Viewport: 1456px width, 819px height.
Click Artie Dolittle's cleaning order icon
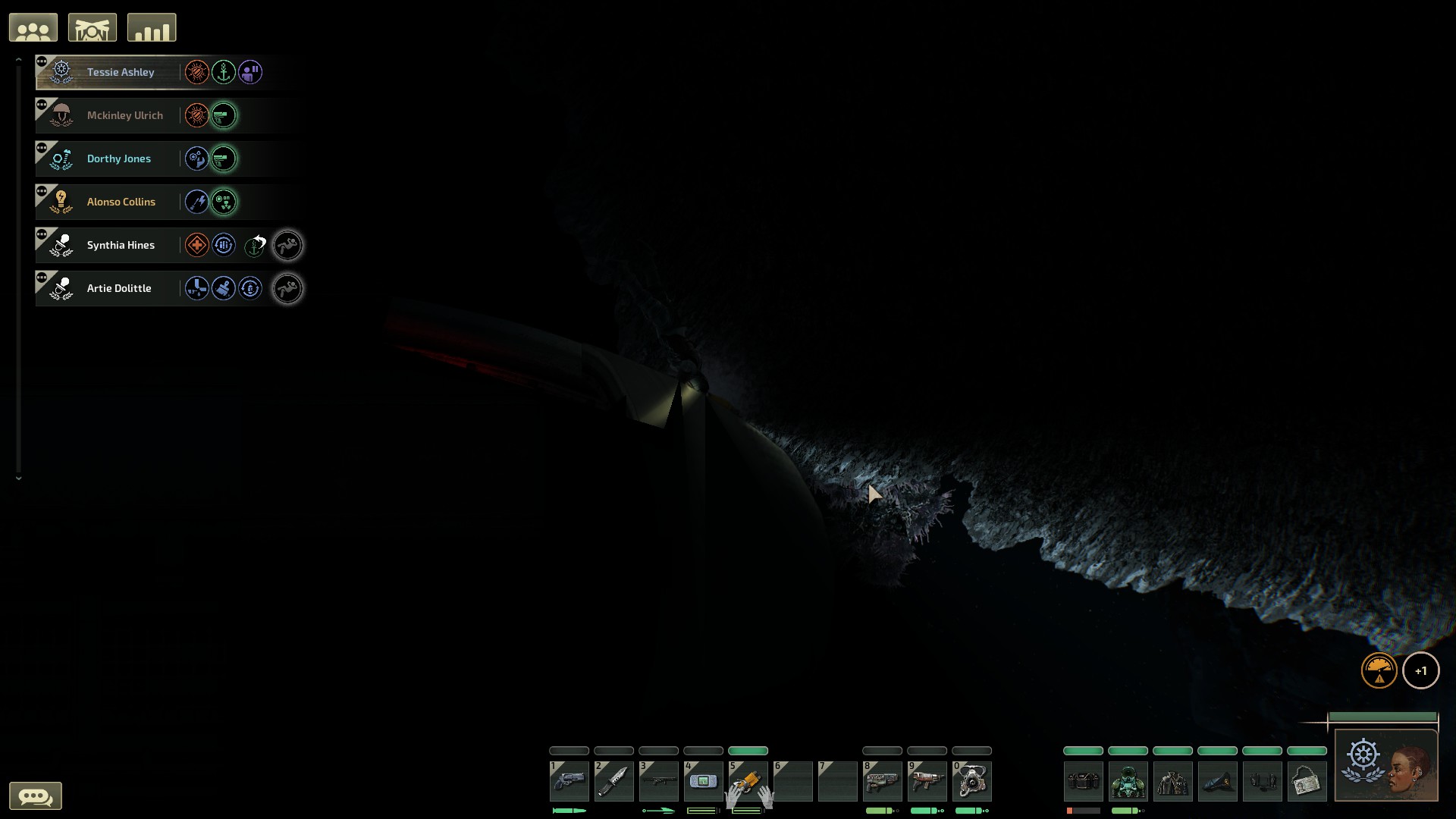click(224, 288)
